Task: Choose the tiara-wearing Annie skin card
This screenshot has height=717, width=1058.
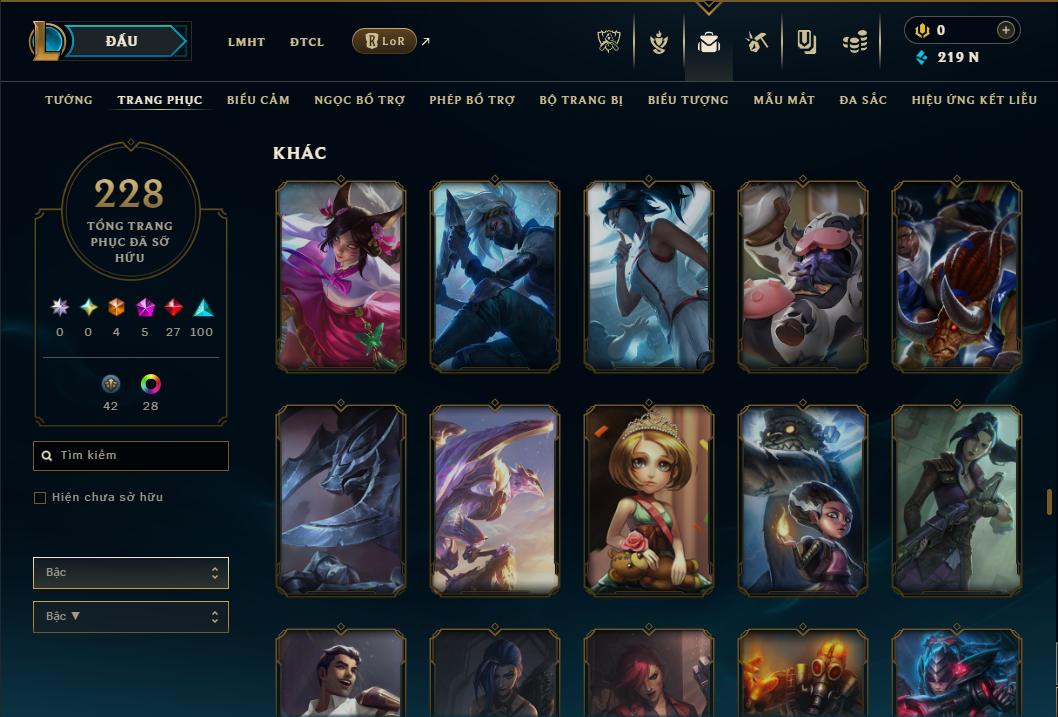Action: coord(648,501)
